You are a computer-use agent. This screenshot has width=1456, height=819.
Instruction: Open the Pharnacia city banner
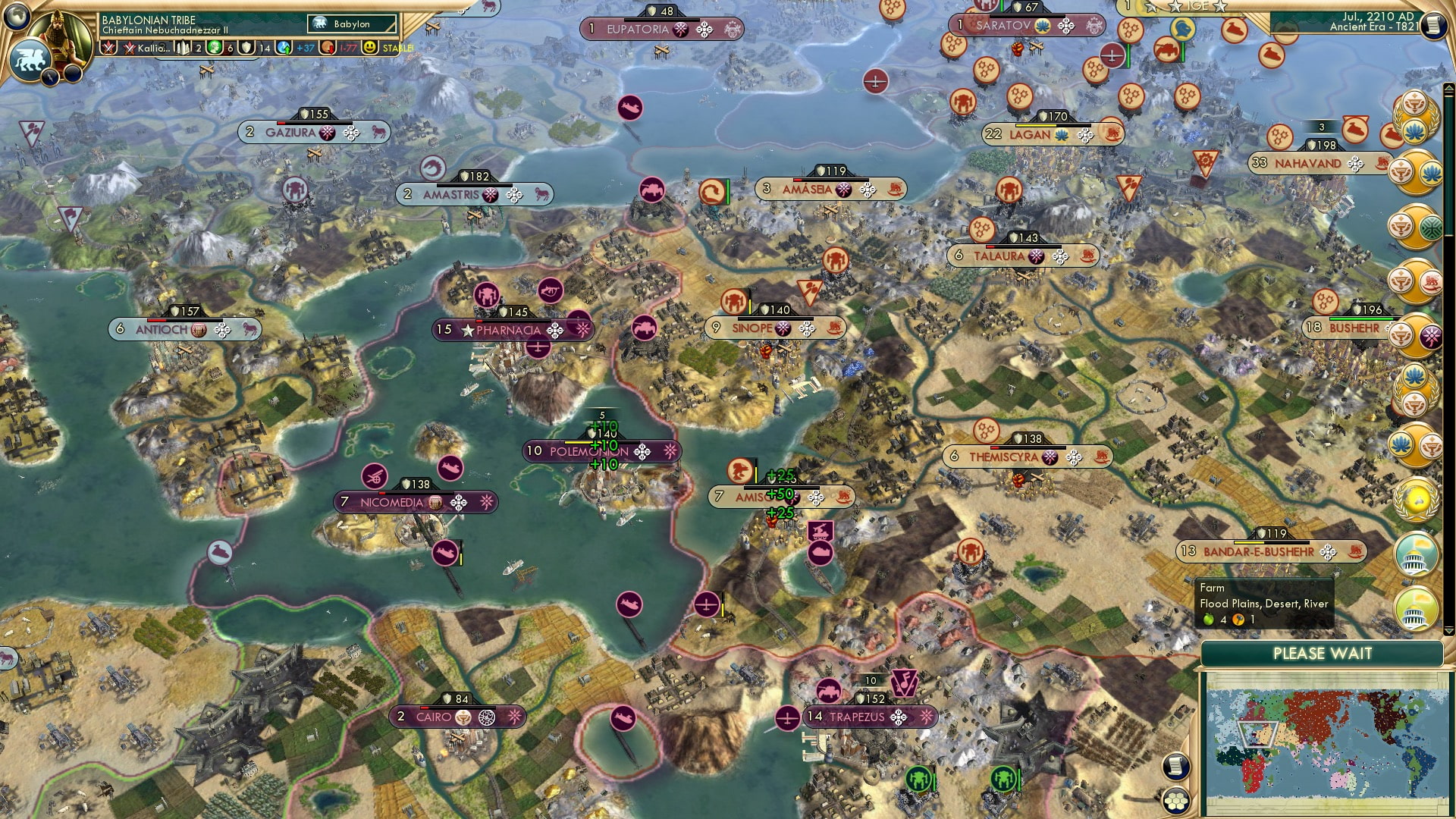click(508, 329)
